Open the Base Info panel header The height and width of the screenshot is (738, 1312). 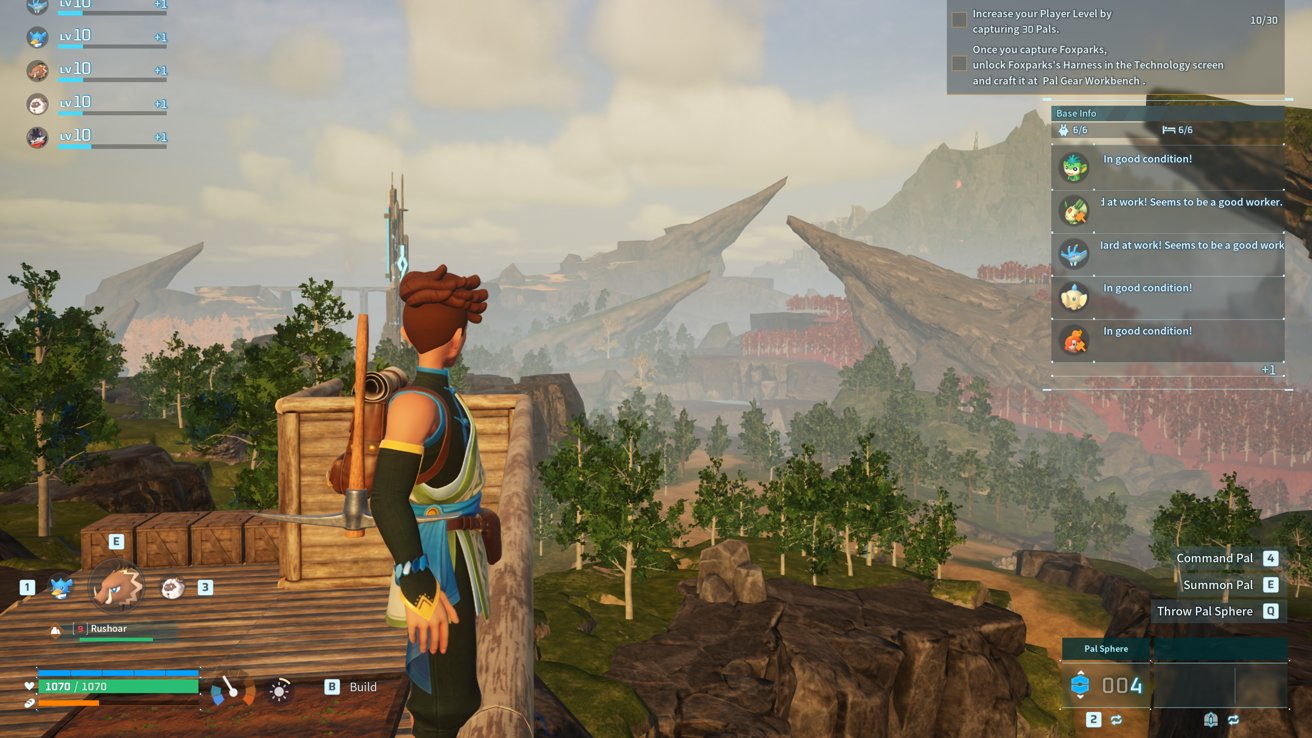(1166, 113)
